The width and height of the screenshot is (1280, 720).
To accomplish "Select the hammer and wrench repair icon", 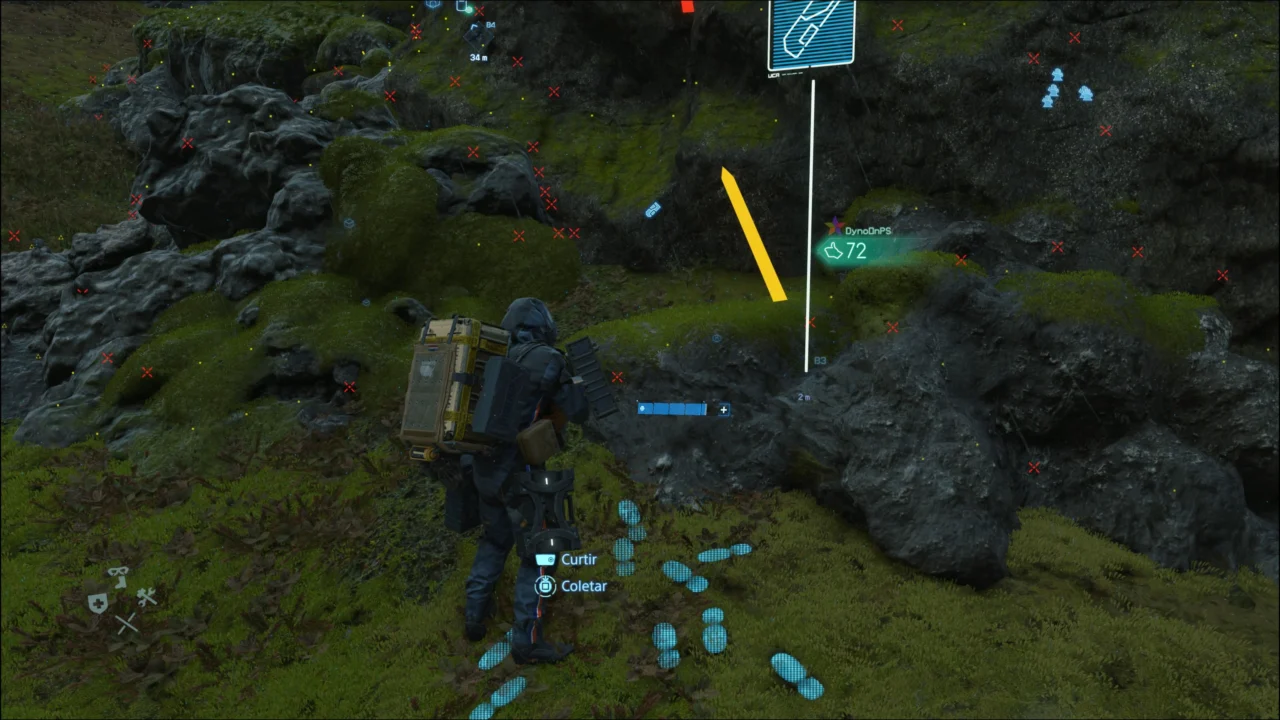I will click(x=147, y=598).
